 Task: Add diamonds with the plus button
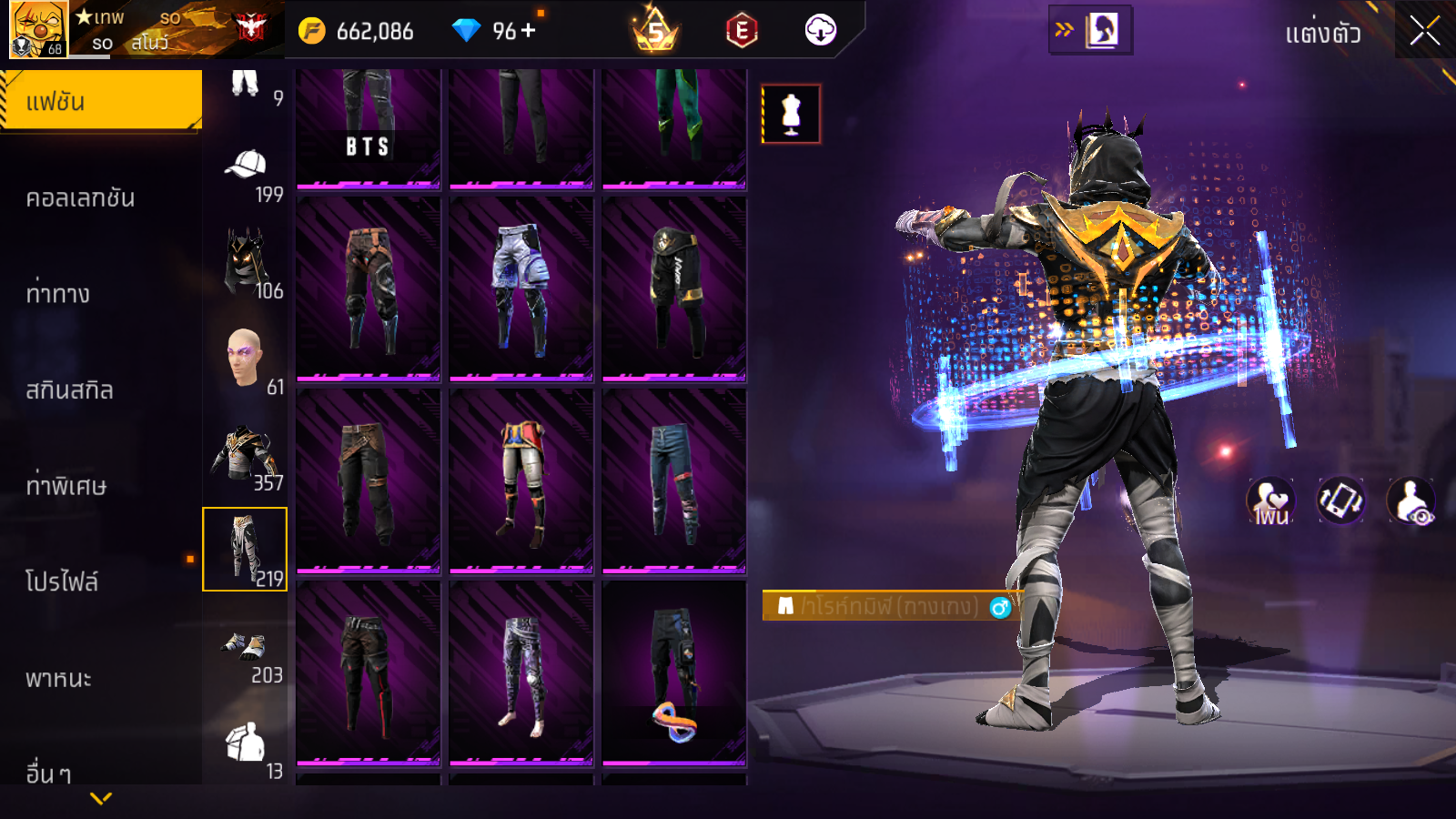point(529,31)
